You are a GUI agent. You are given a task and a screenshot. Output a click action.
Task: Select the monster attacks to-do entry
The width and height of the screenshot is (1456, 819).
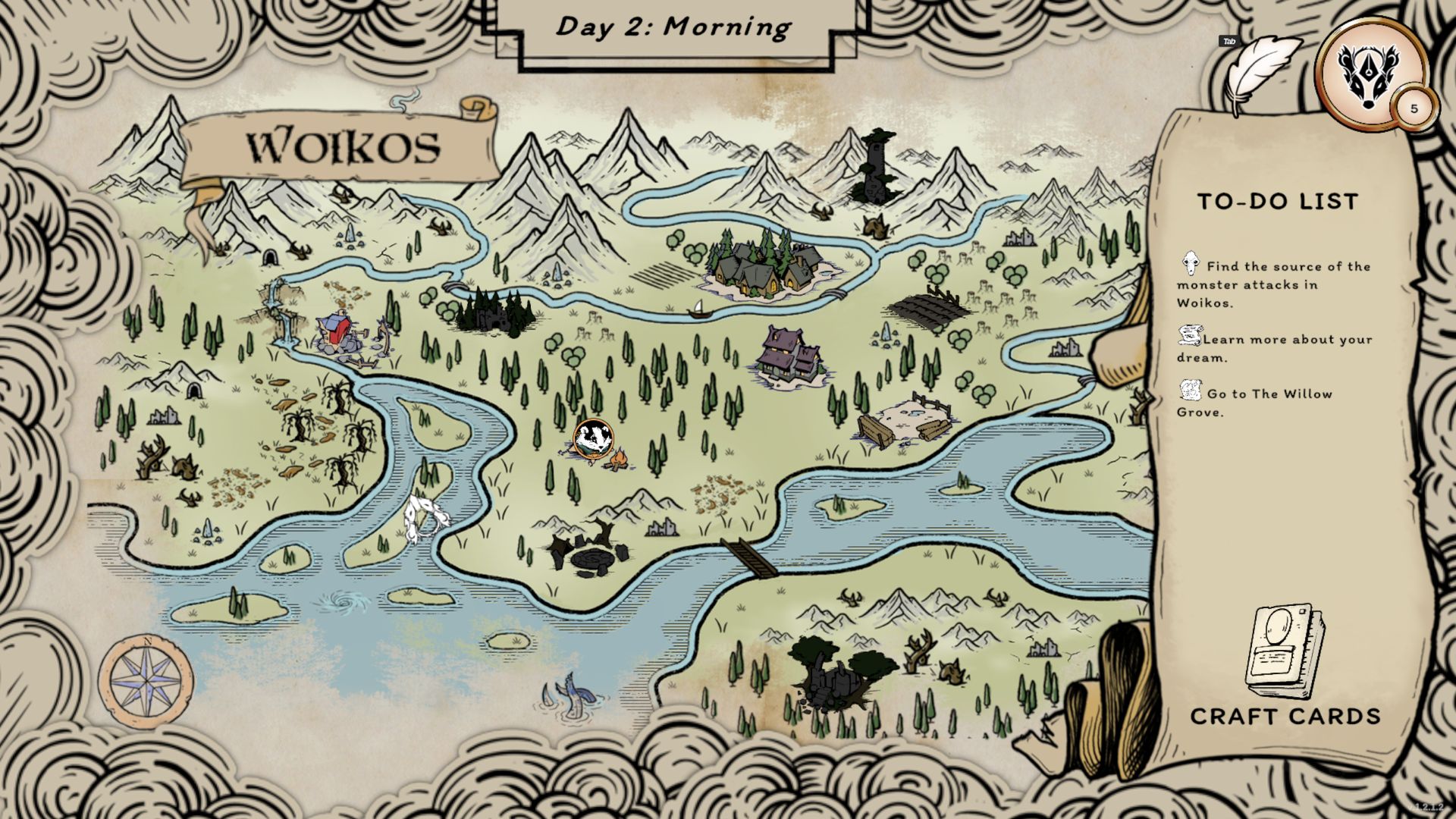click(1274, 284)
